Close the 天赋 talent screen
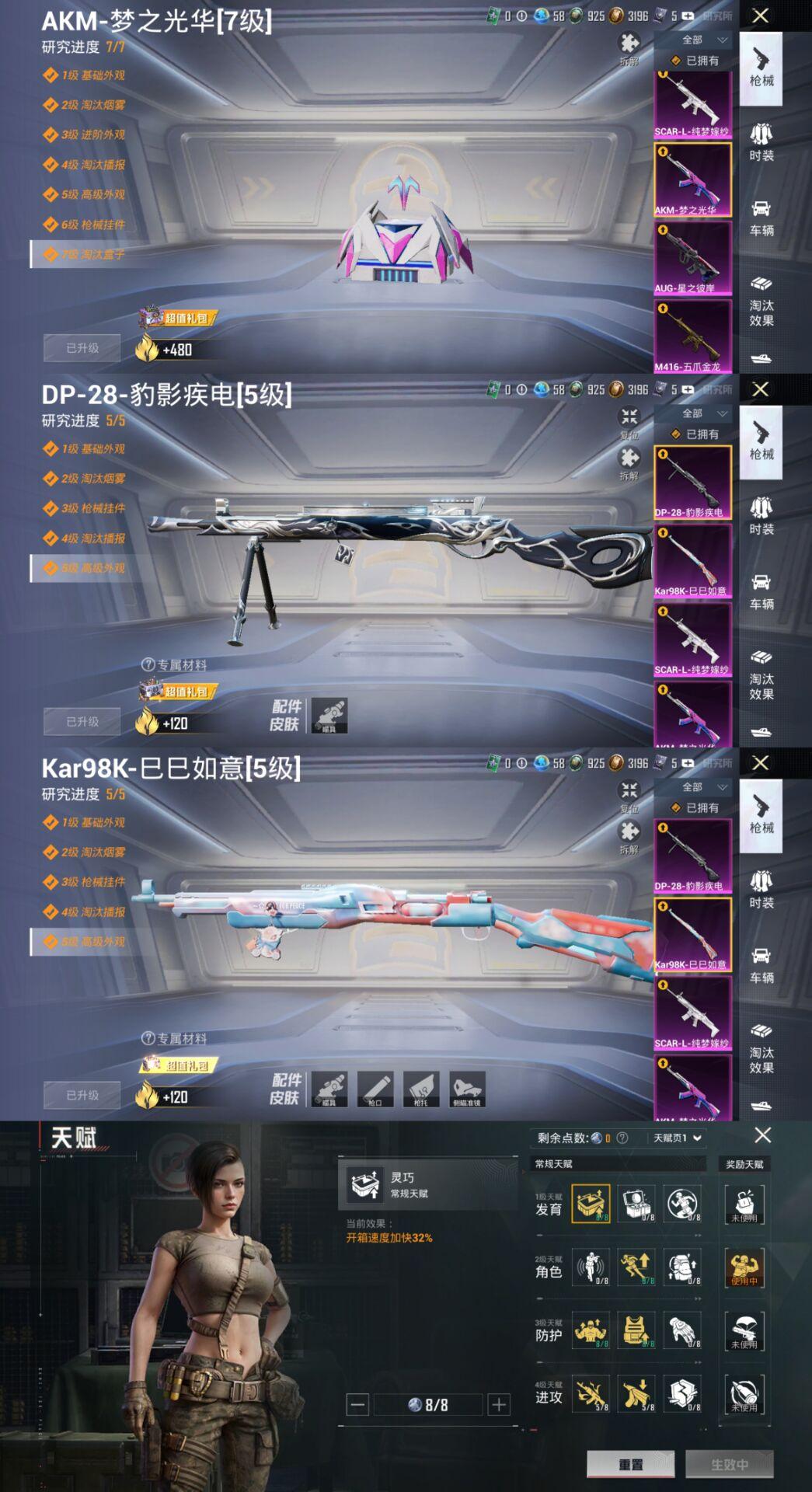The image size is (812, 1492). pyautogui.click(x=763, y=1135)
